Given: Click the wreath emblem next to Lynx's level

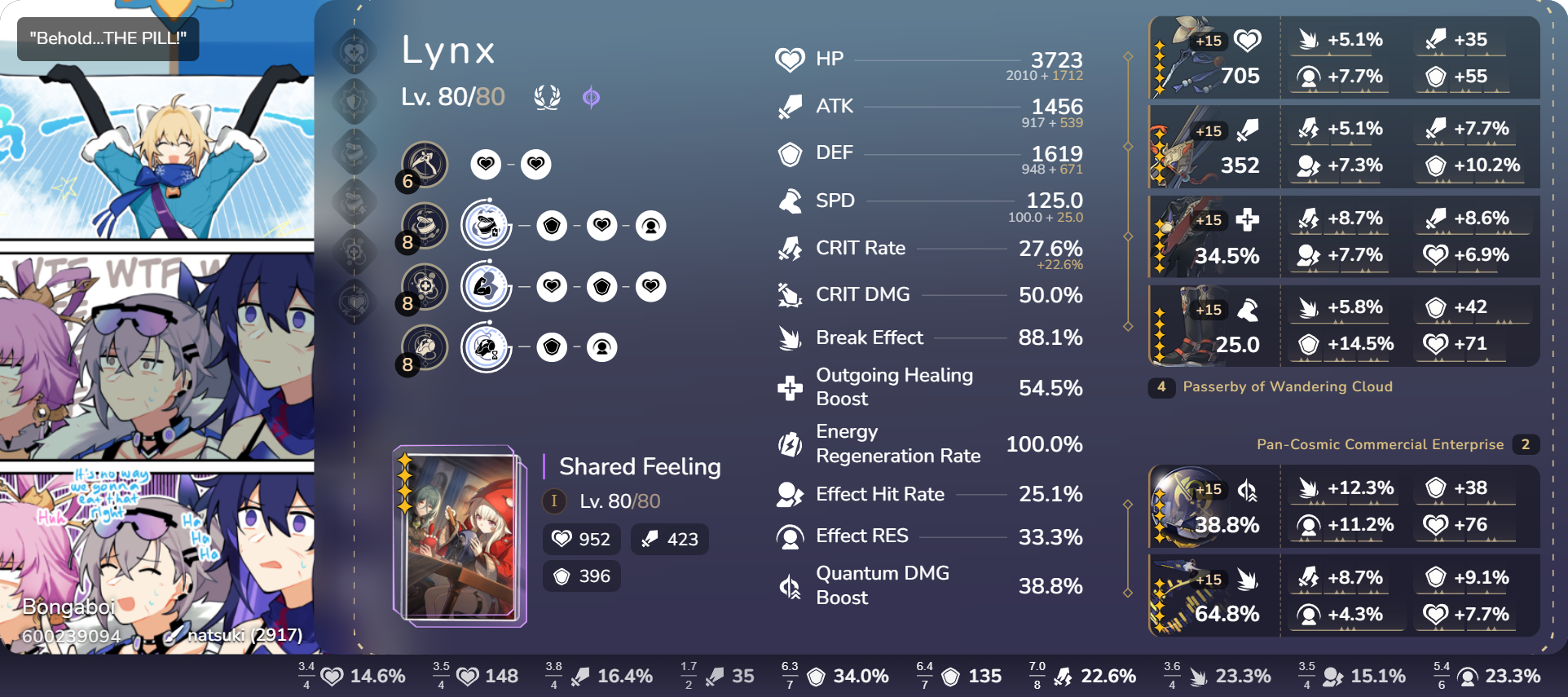Looking at the screenshot, I should tap(548, 96).
